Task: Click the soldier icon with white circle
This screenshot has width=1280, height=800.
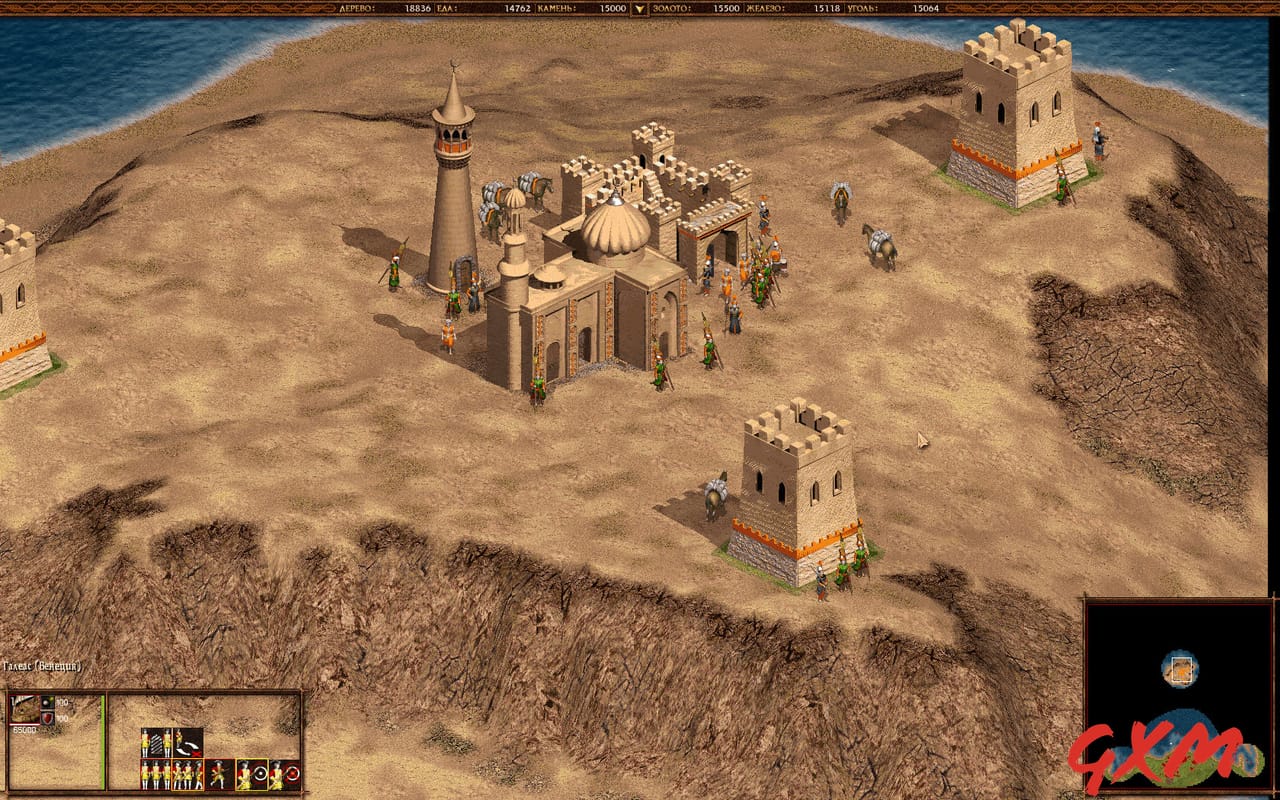Action: (251, 775)
